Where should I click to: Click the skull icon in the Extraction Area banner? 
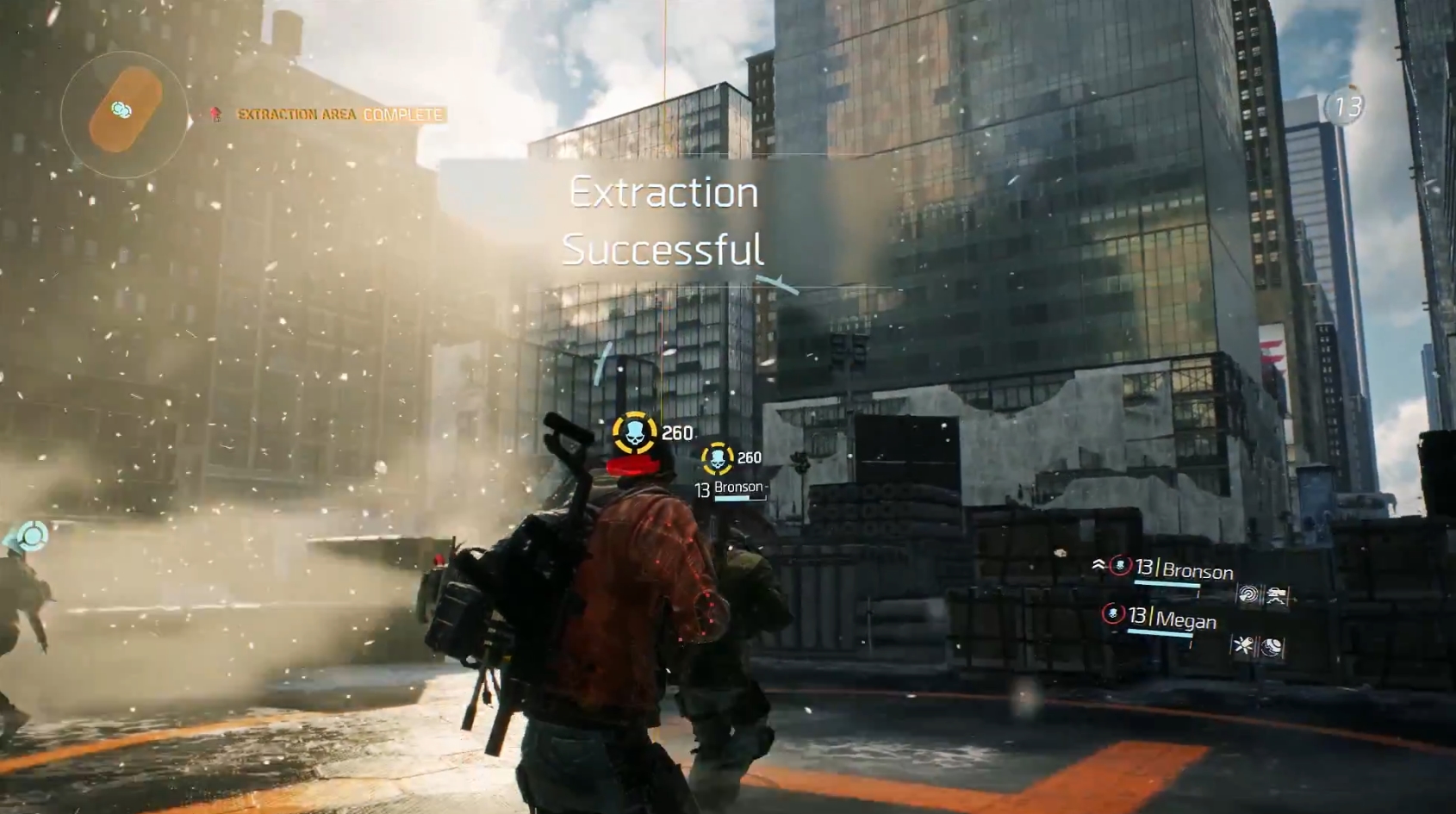215,115
